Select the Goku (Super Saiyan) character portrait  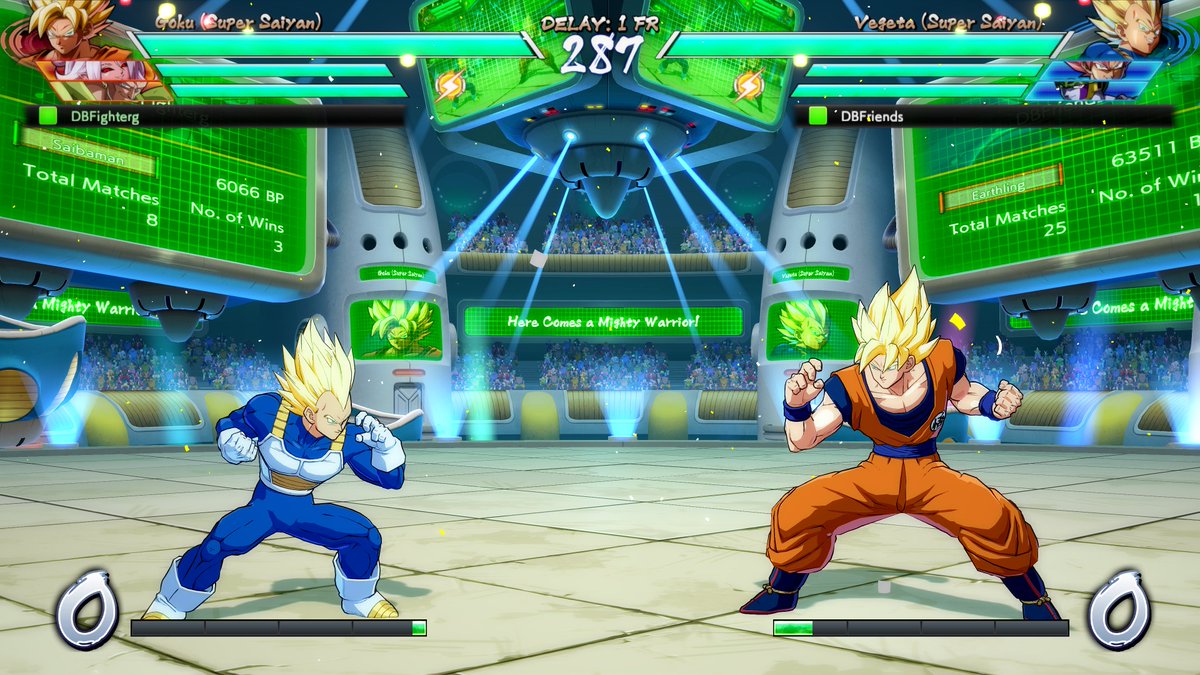click(x=70, y=30)
